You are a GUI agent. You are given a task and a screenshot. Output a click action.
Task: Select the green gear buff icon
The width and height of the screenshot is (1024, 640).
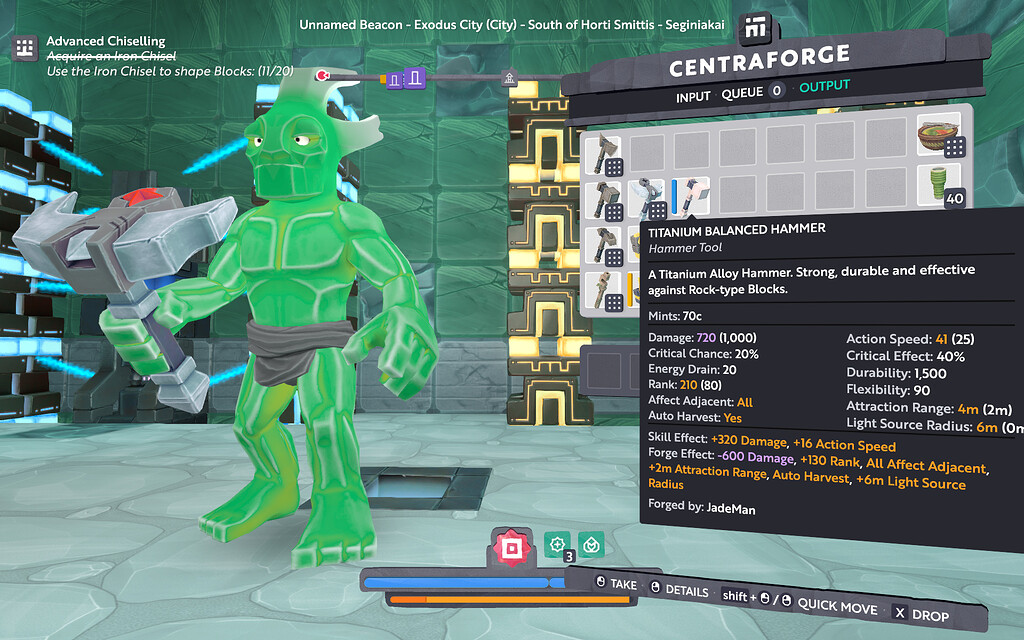[x=557, y=543]
